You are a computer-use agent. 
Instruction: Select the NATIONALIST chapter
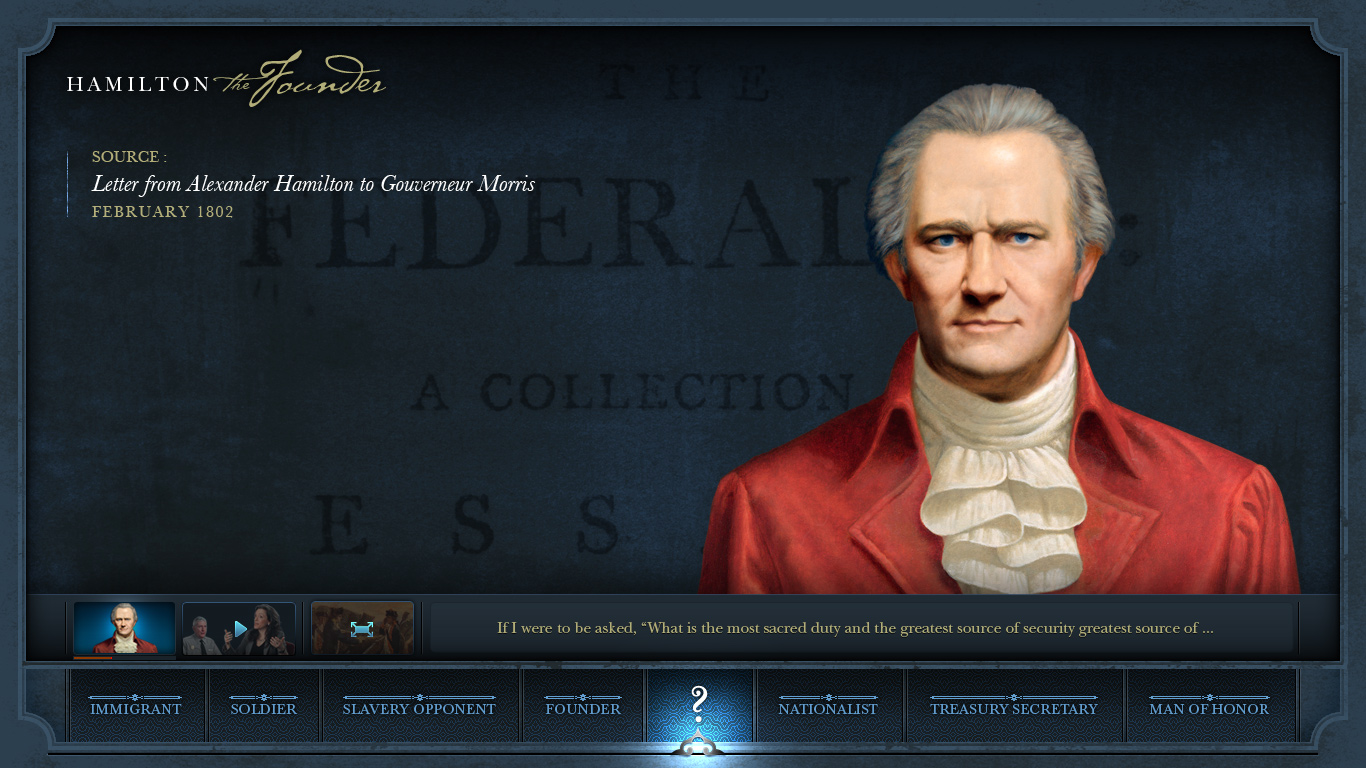(x=829, y=708)
